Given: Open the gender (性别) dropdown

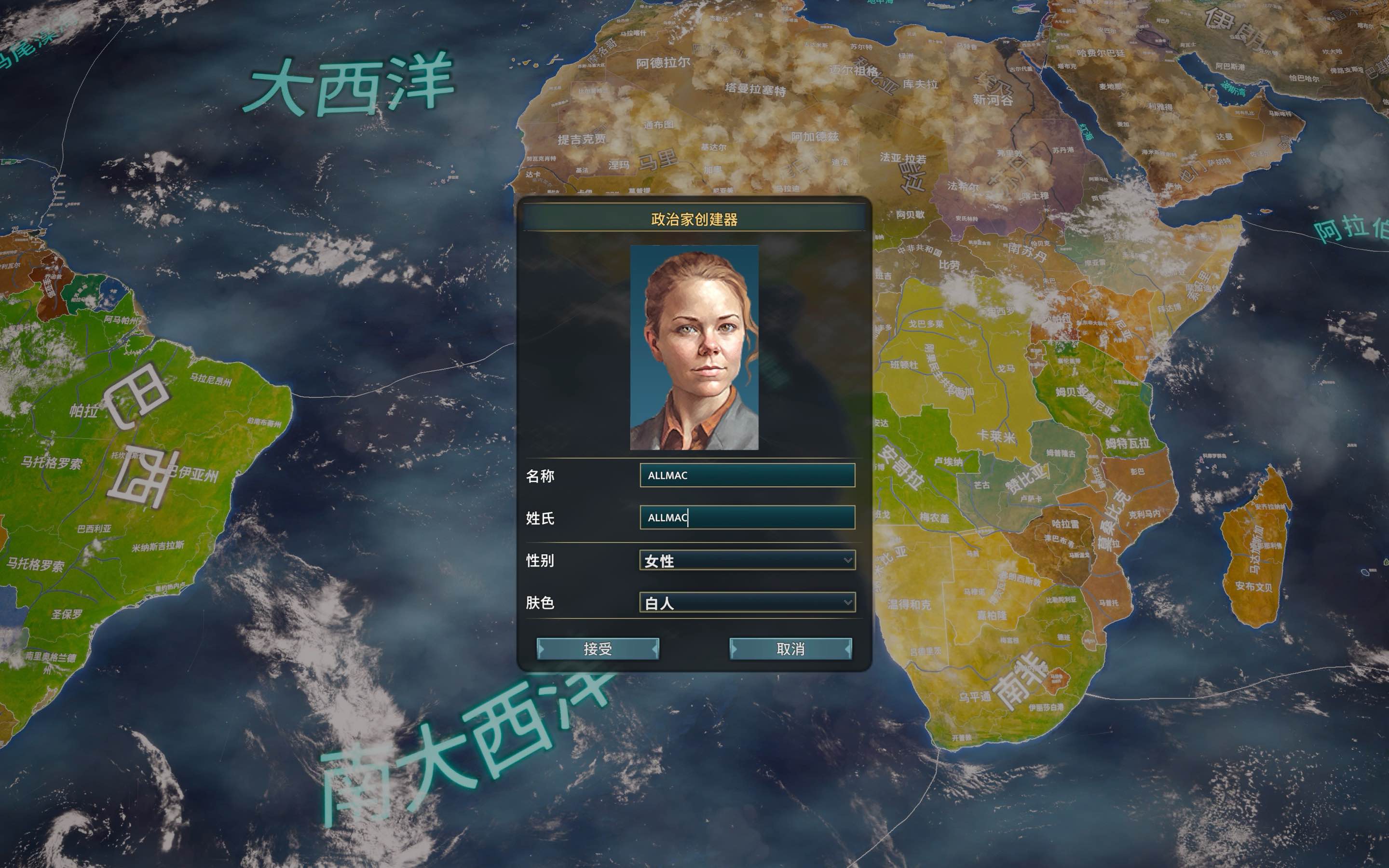Looking at the screenshot, I should (746, 561).
